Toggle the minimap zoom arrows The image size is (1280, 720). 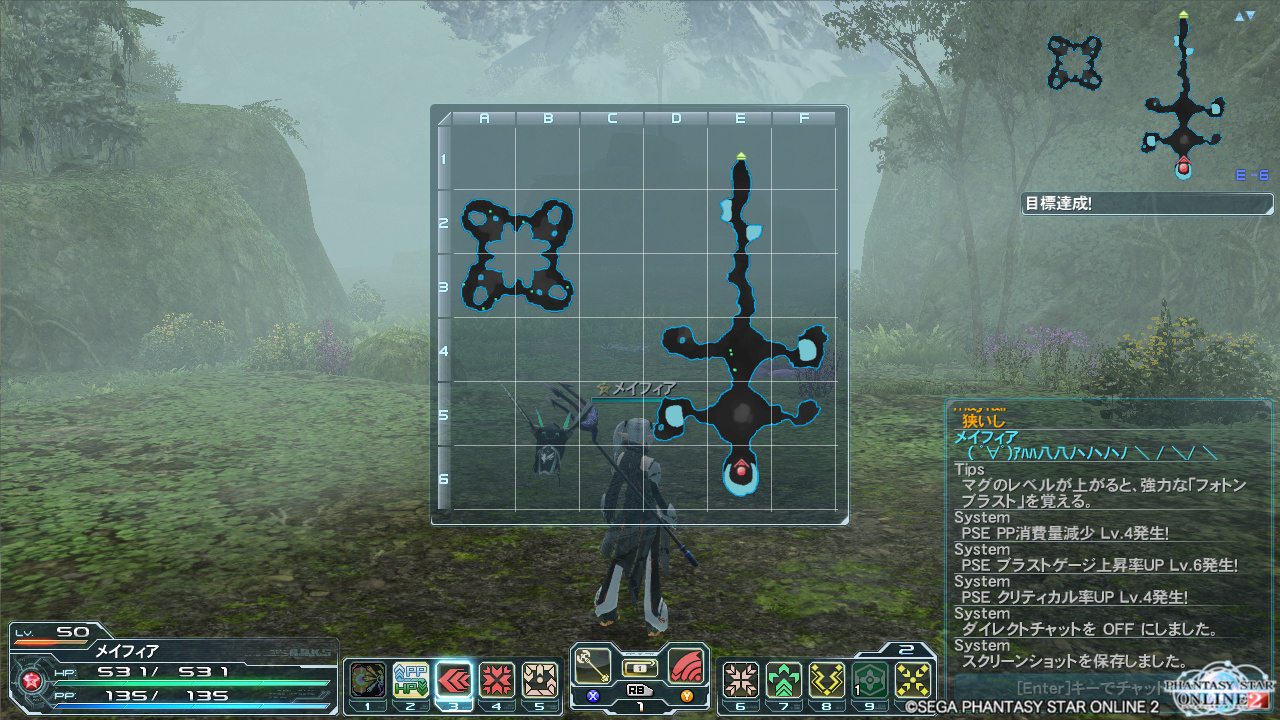point(1245,17)
